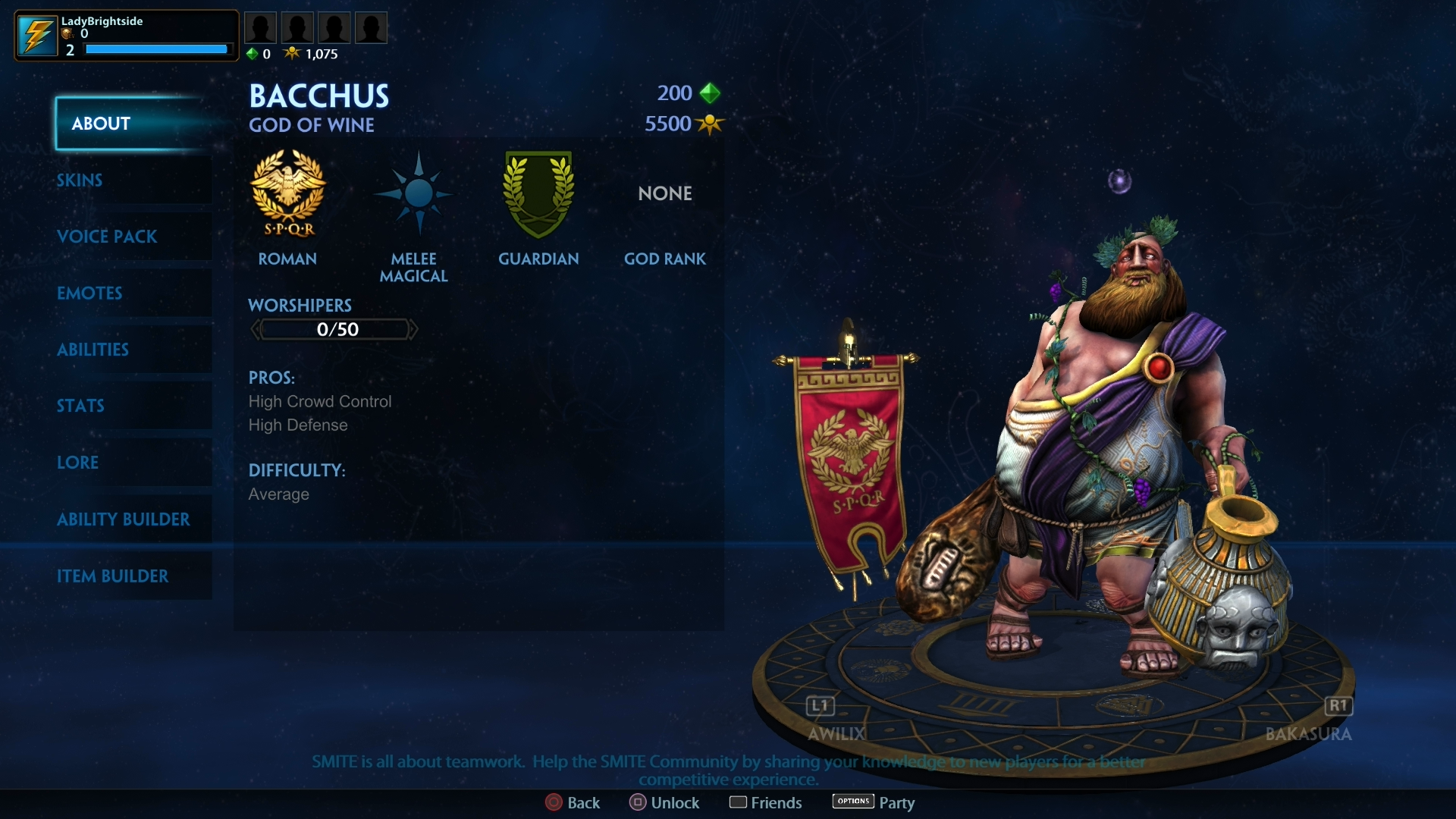This screenshot has width=1456, height=819.
Task: Open the Item Builder
Action: click(114, 576)
